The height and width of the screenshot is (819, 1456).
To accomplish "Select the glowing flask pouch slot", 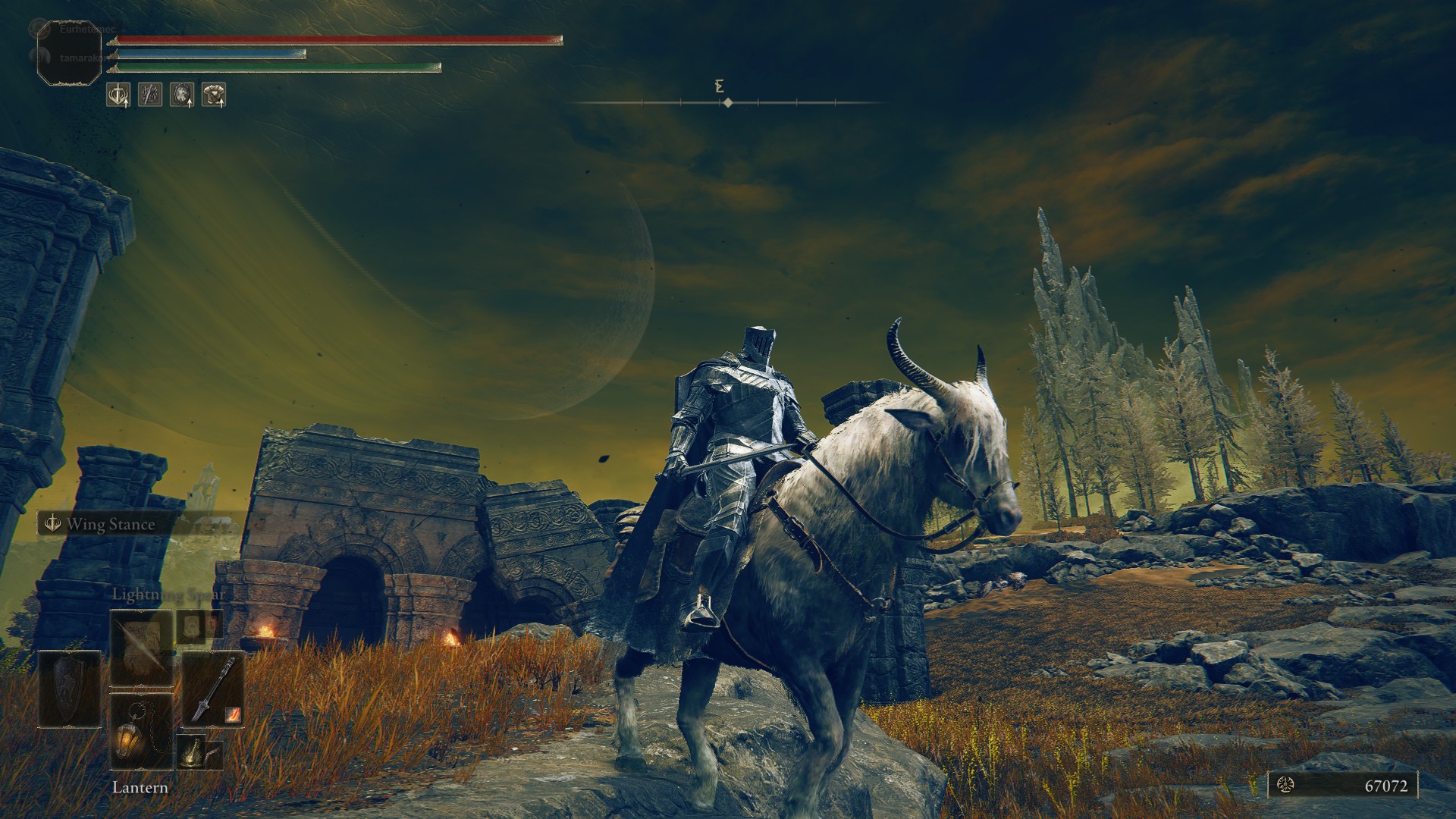I will pos(191,751).
